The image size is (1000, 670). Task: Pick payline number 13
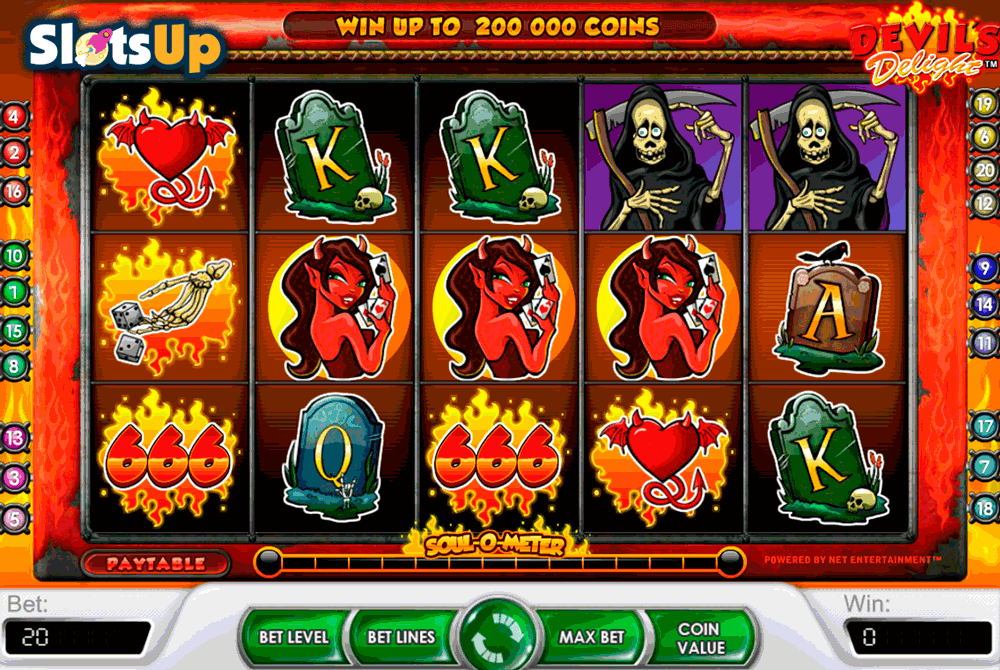14,438
